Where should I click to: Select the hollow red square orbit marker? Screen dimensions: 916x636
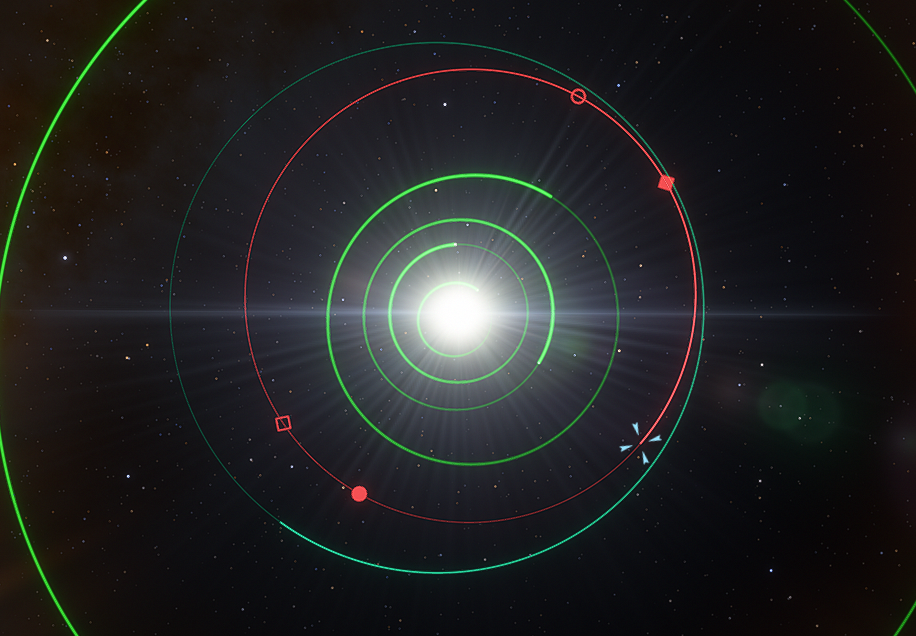pos(283,423)
